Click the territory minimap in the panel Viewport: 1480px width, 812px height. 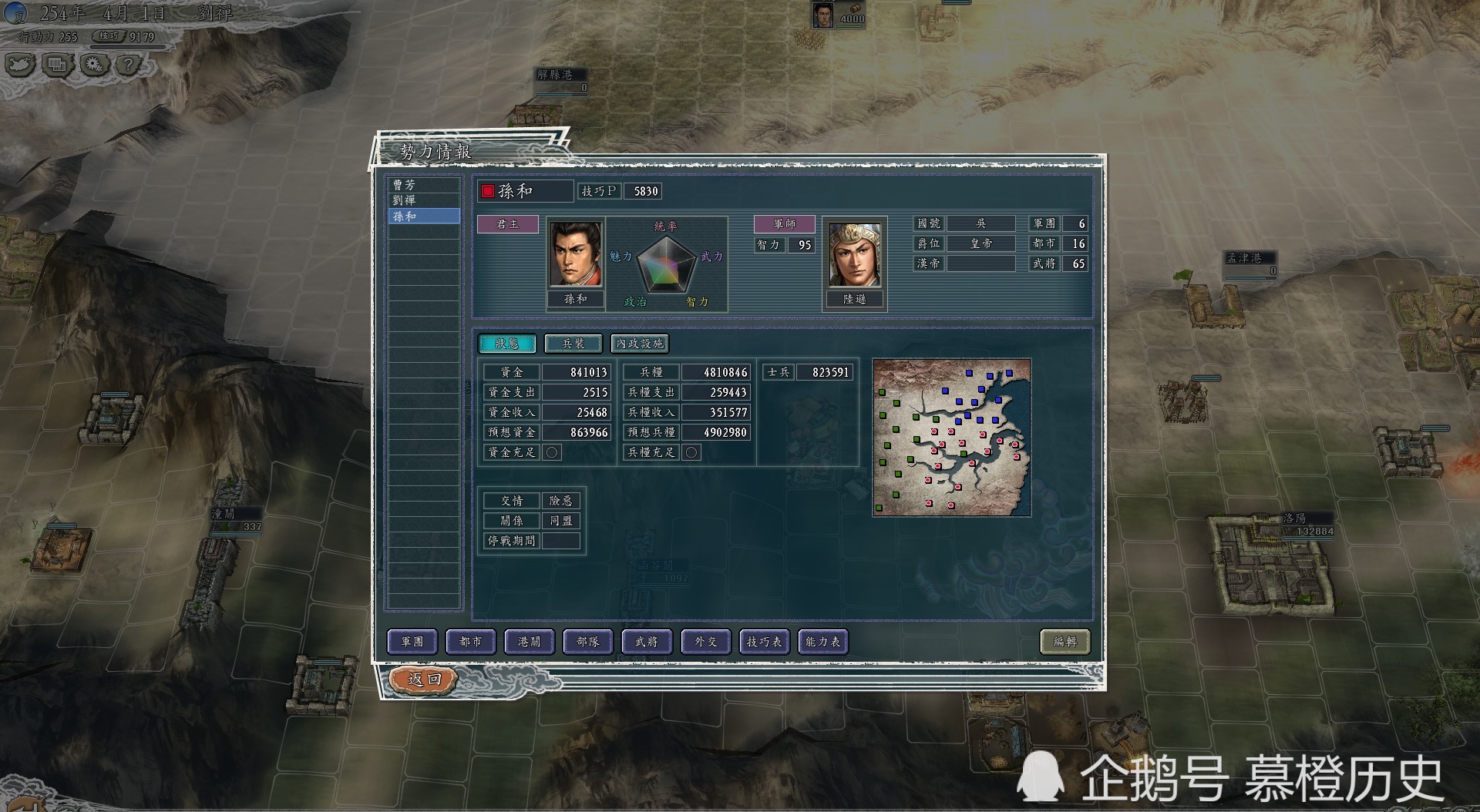point(951,437)
